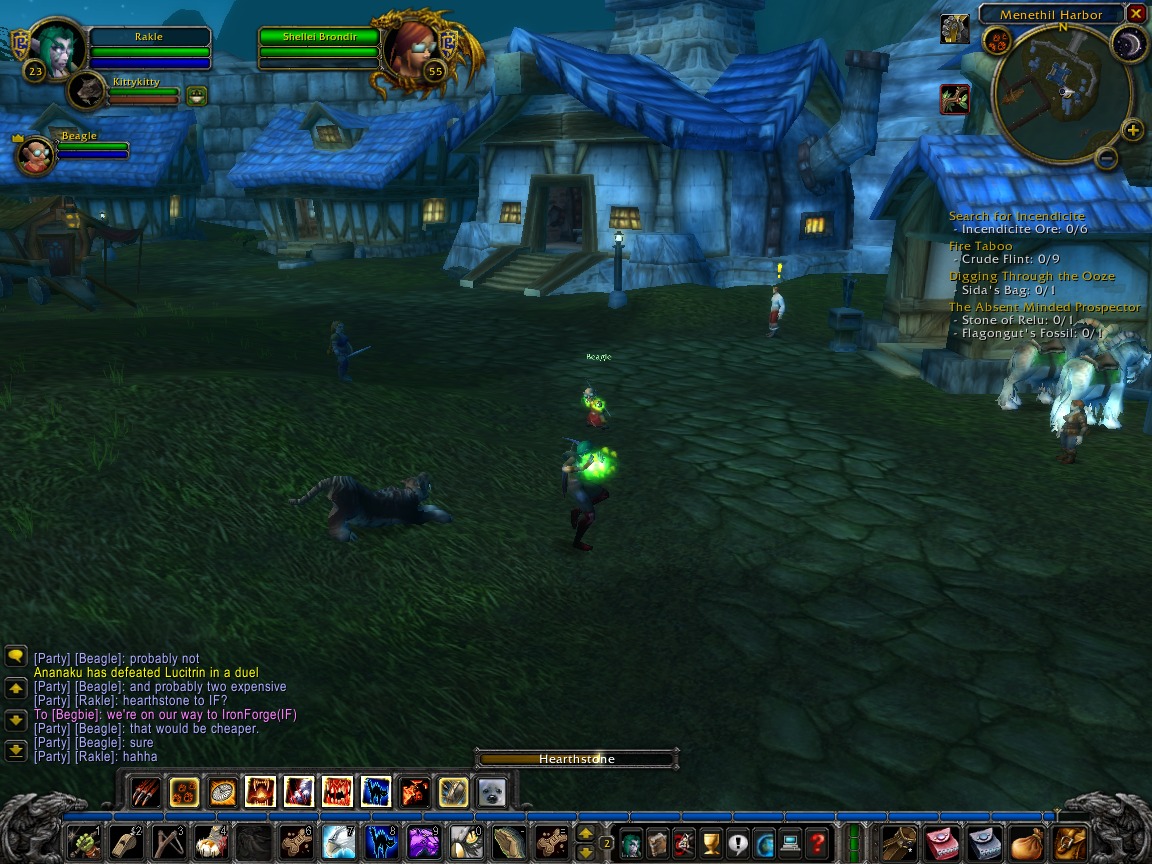Select the pet Kittykitty's portrait

pos(89,92)
